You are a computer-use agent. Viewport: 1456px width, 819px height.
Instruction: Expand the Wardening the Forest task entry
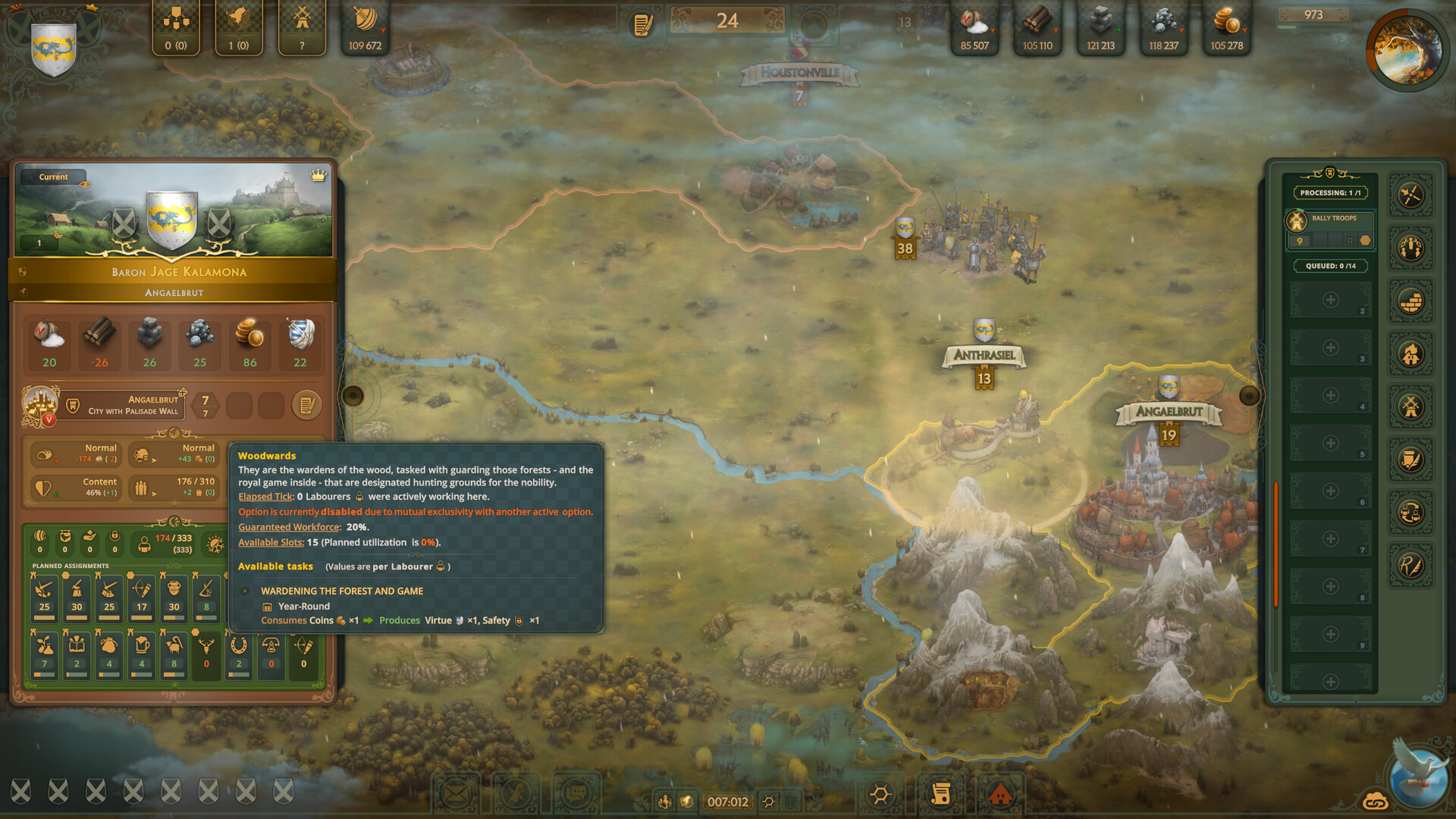coord(245,591)
